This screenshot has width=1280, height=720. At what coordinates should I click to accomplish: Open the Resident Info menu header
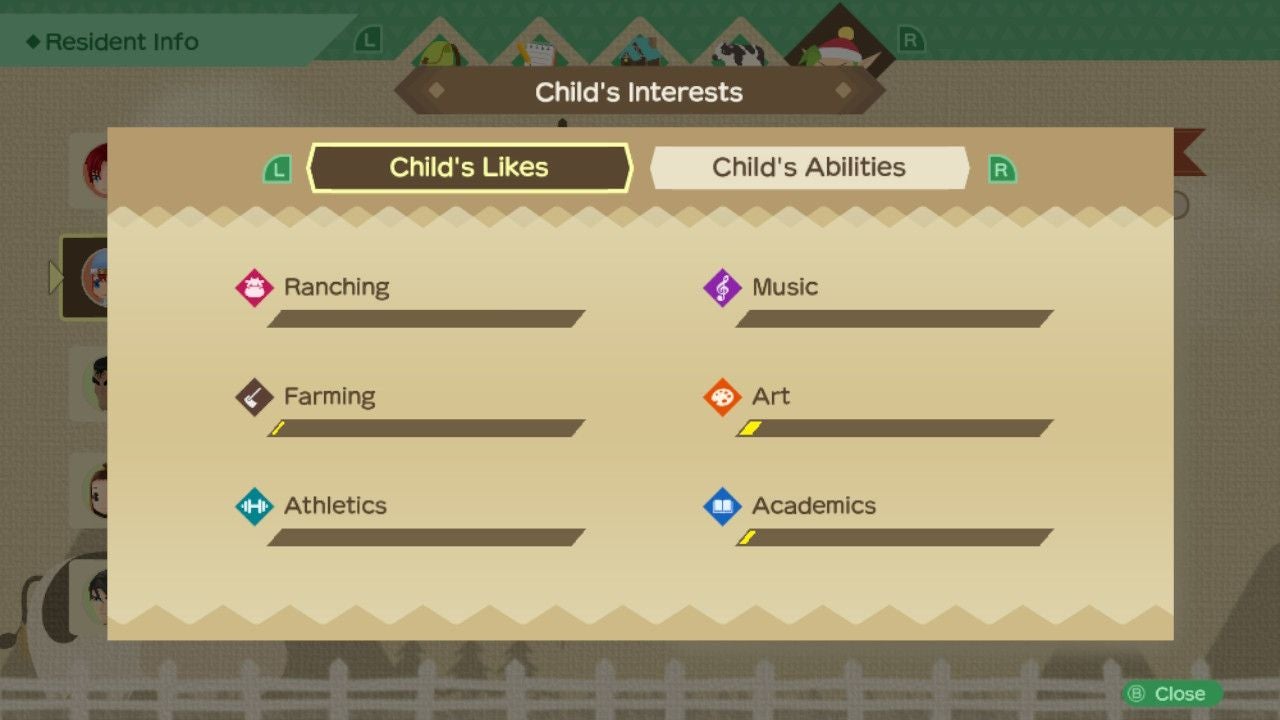(x=110, y=41)
